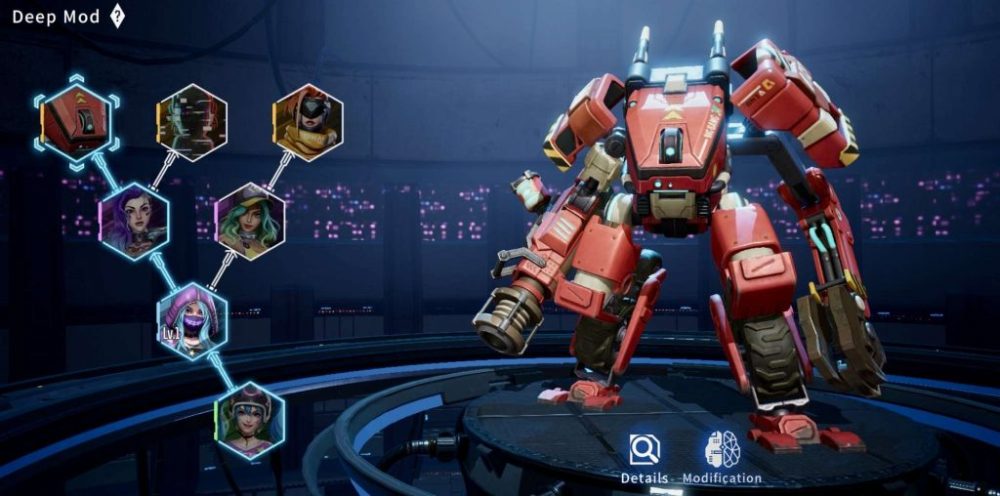Open the Deep Mod help question mark
This screenshot has width=1000, height=496.
(117, 16)
